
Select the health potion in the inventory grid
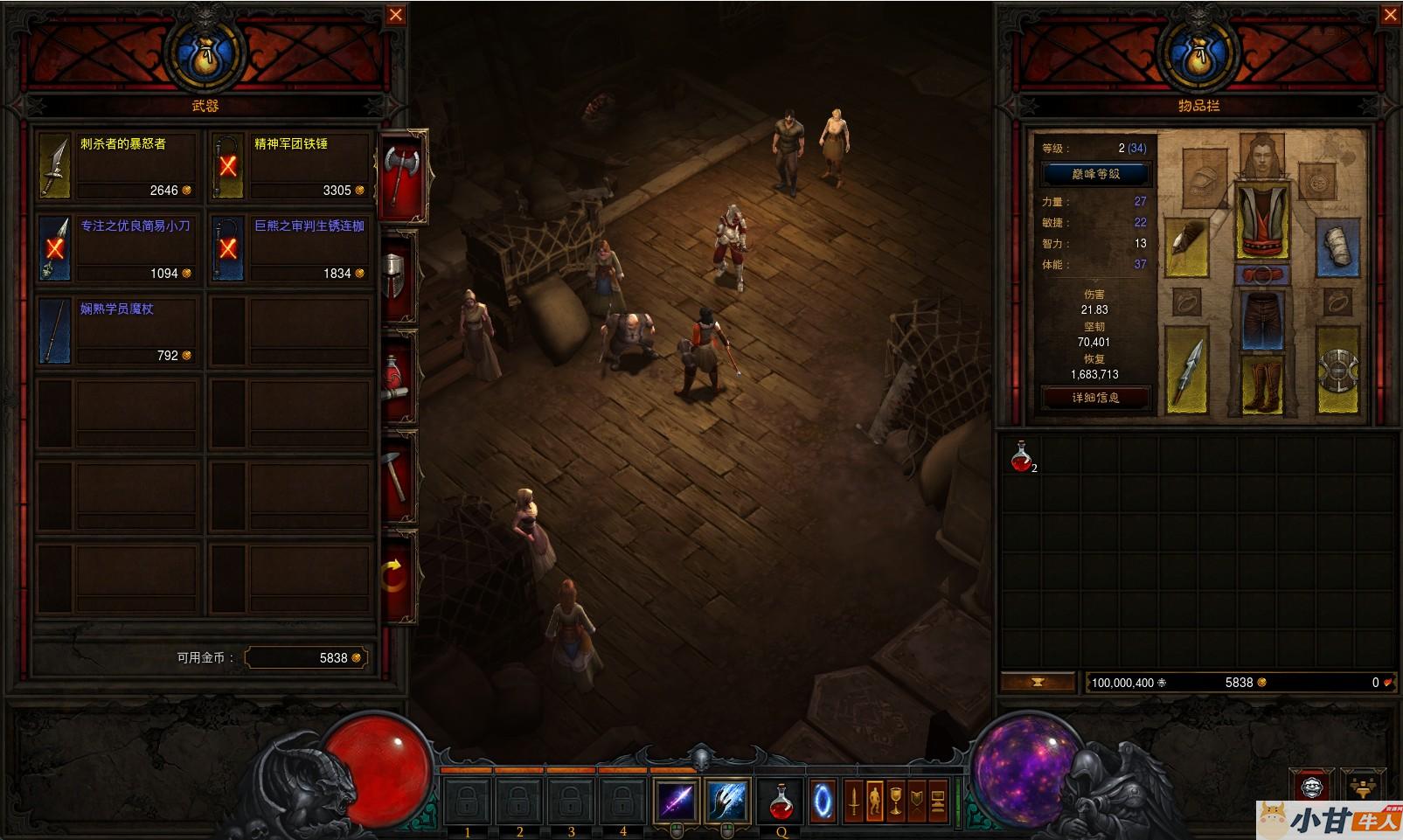coord(1021,456)
